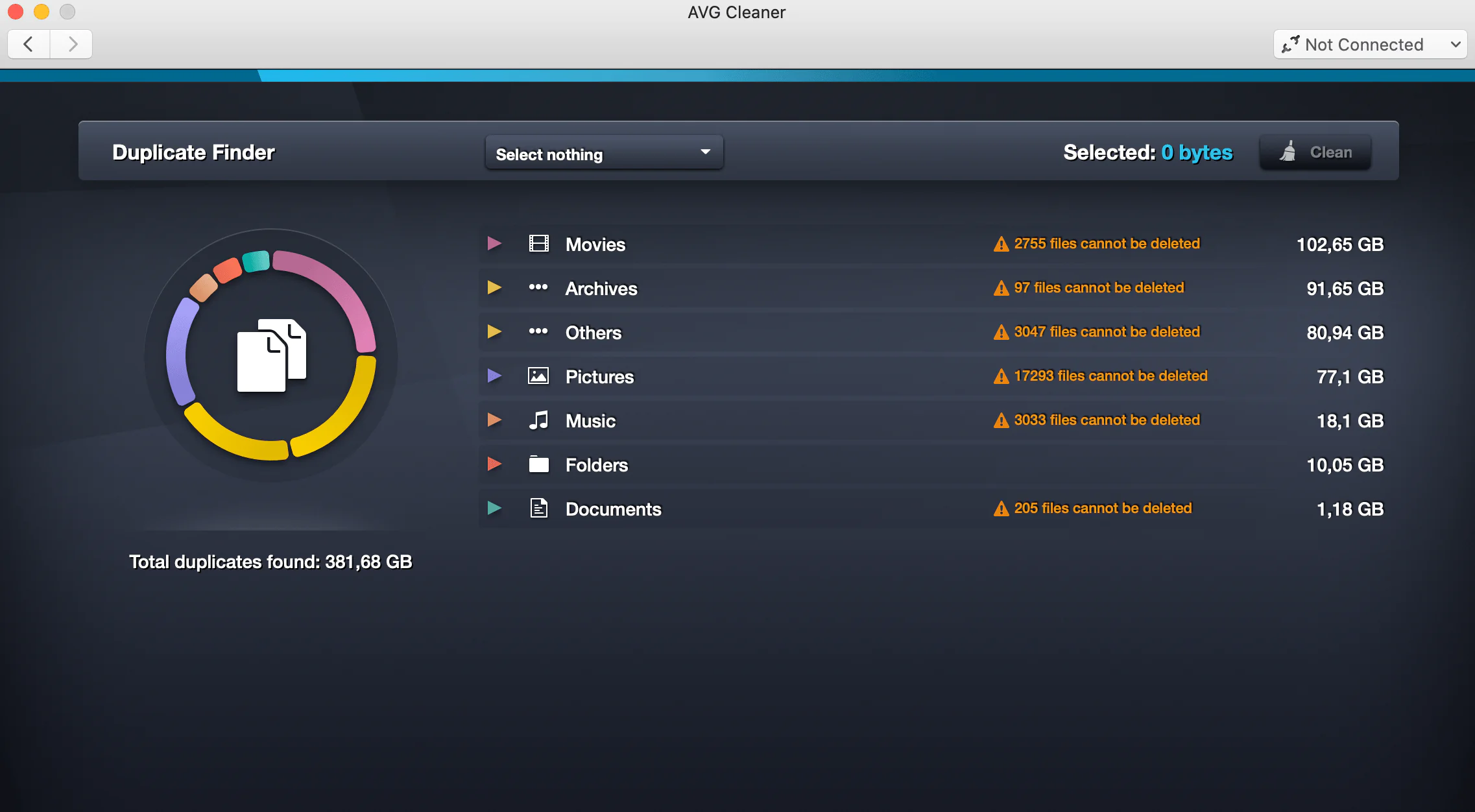Viewport: 1475px width, 812px height.
Task: Open the Pictures duplicates list
Action: (494, 376)
